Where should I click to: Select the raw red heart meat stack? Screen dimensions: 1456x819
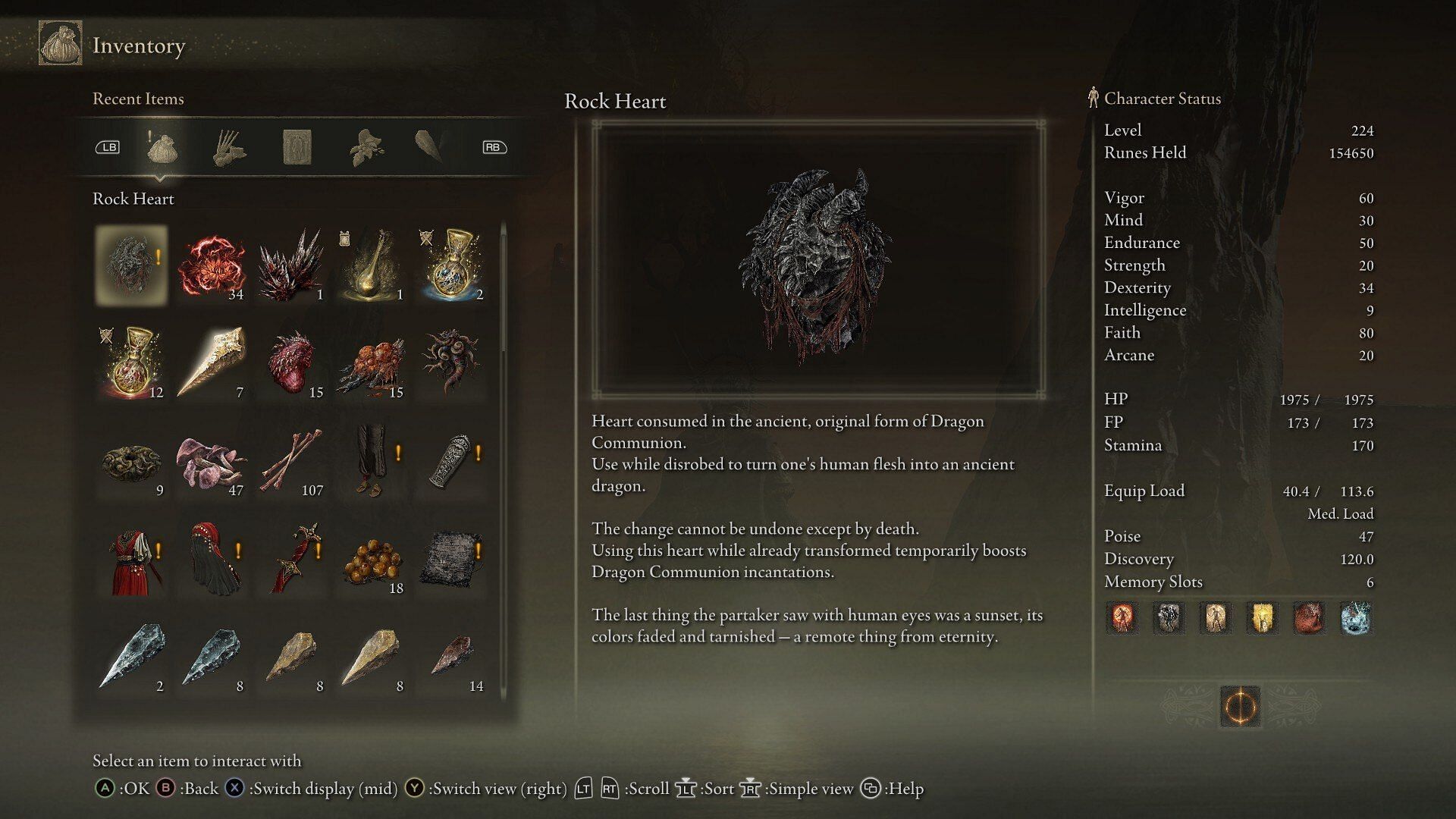click(x=292, y=363)
